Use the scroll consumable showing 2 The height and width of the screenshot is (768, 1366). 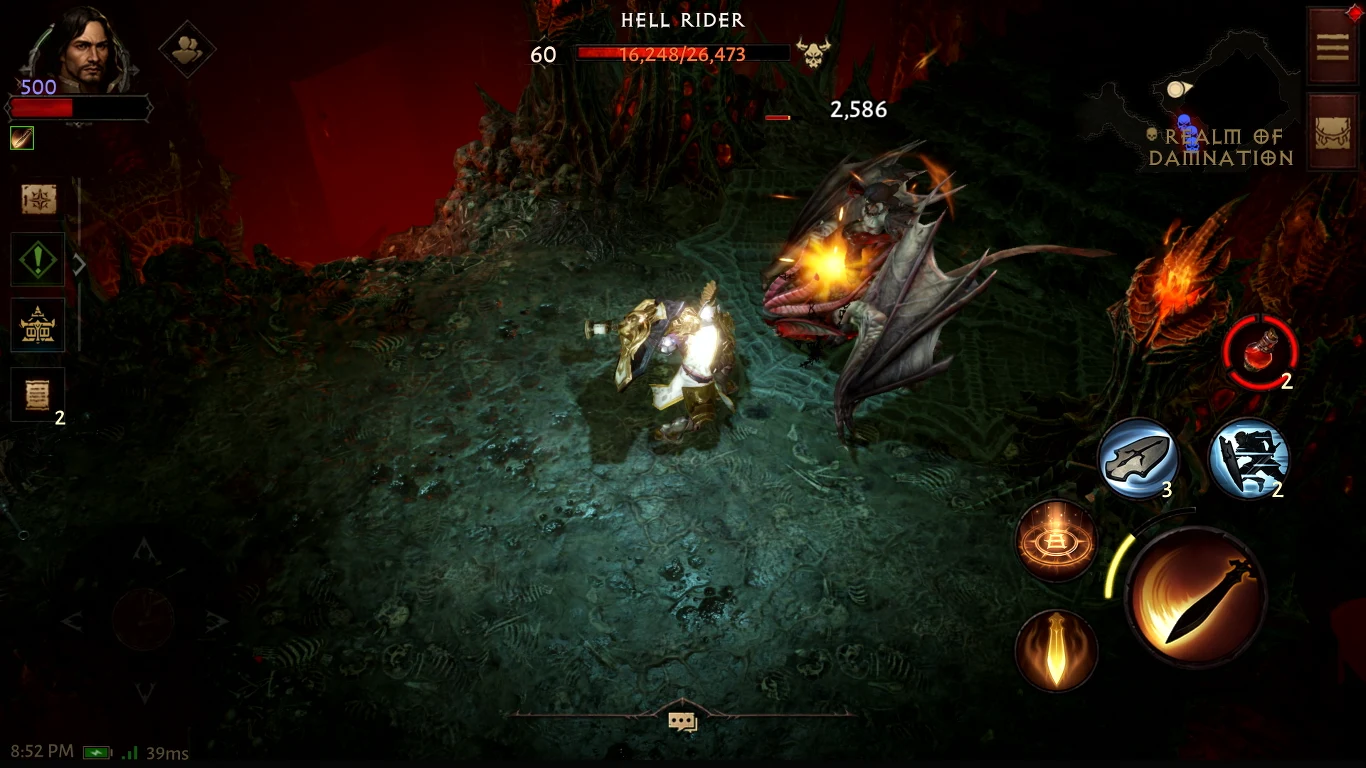click(x=1248, y=459)
